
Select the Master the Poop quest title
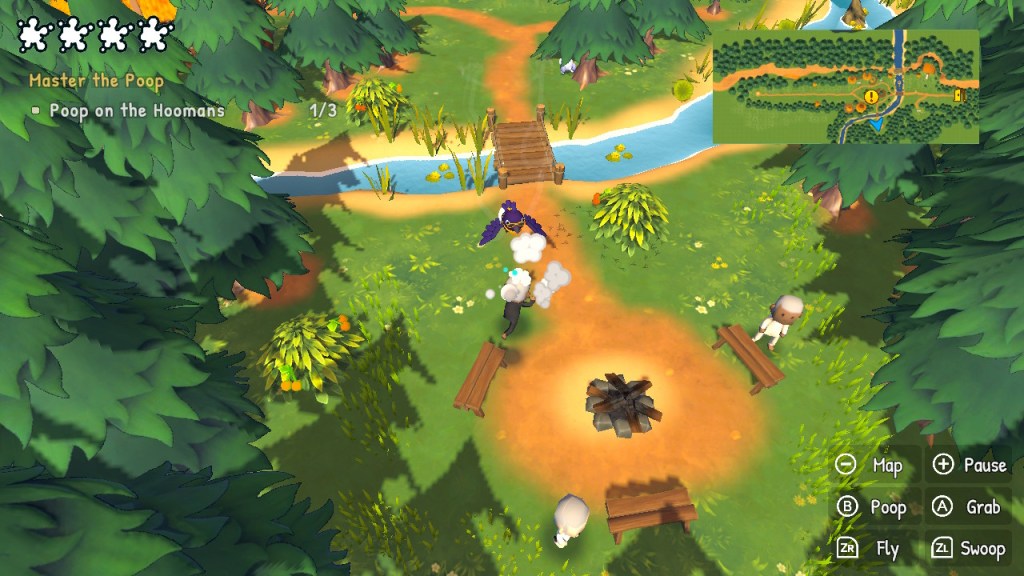96,81
